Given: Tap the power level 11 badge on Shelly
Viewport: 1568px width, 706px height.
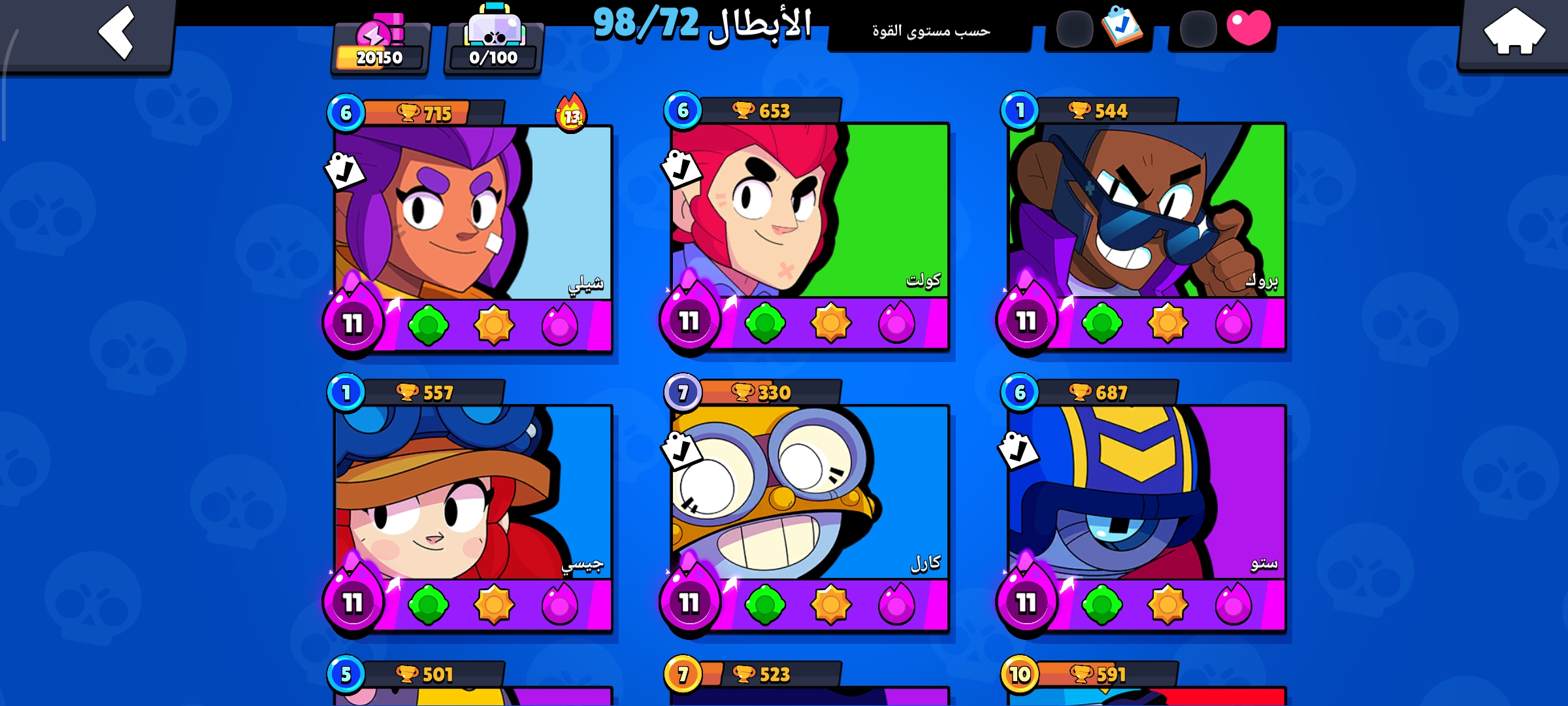Looking at the screenshot, I should 353,322.
